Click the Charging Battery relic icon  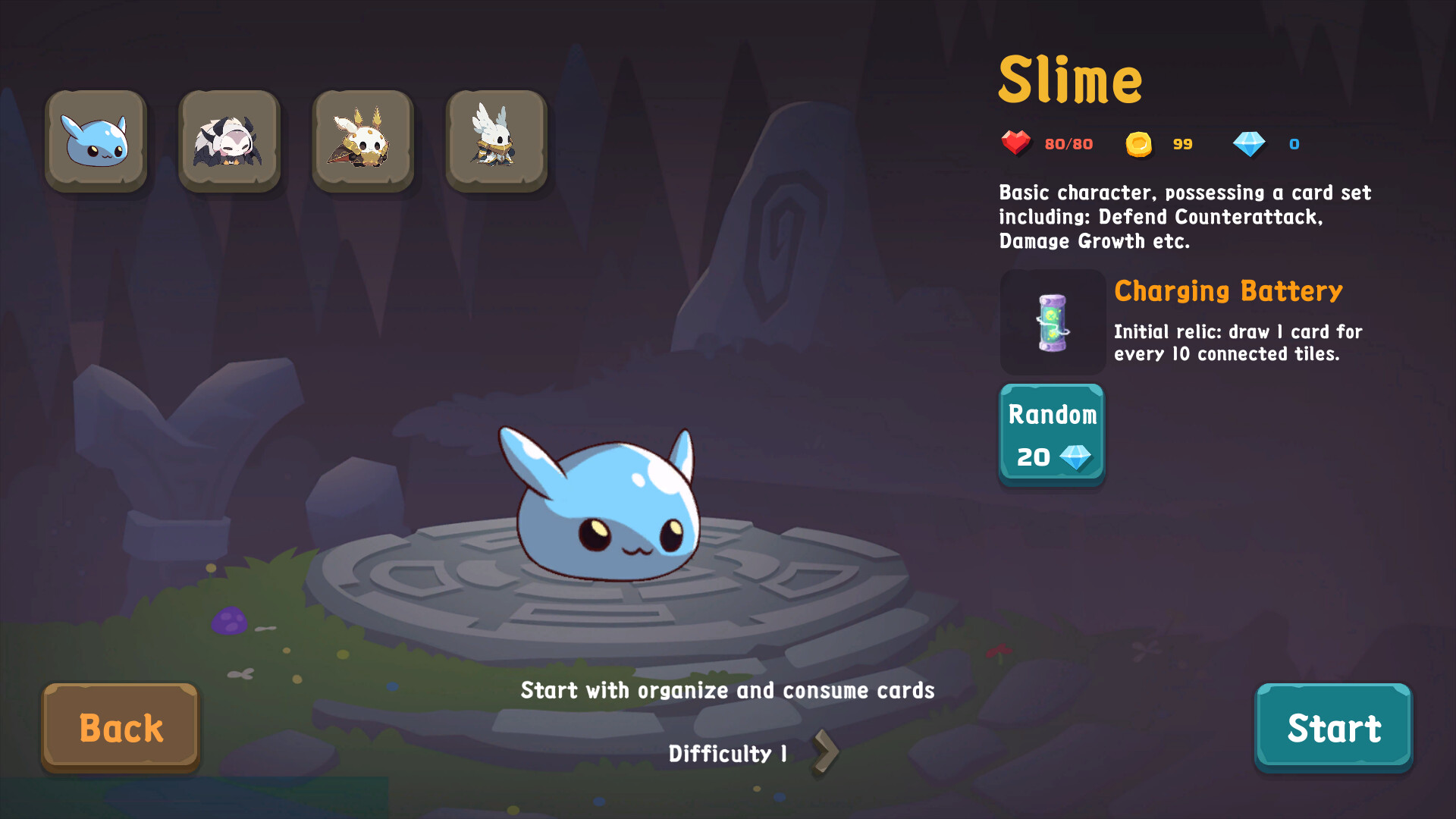point(1052,322)
